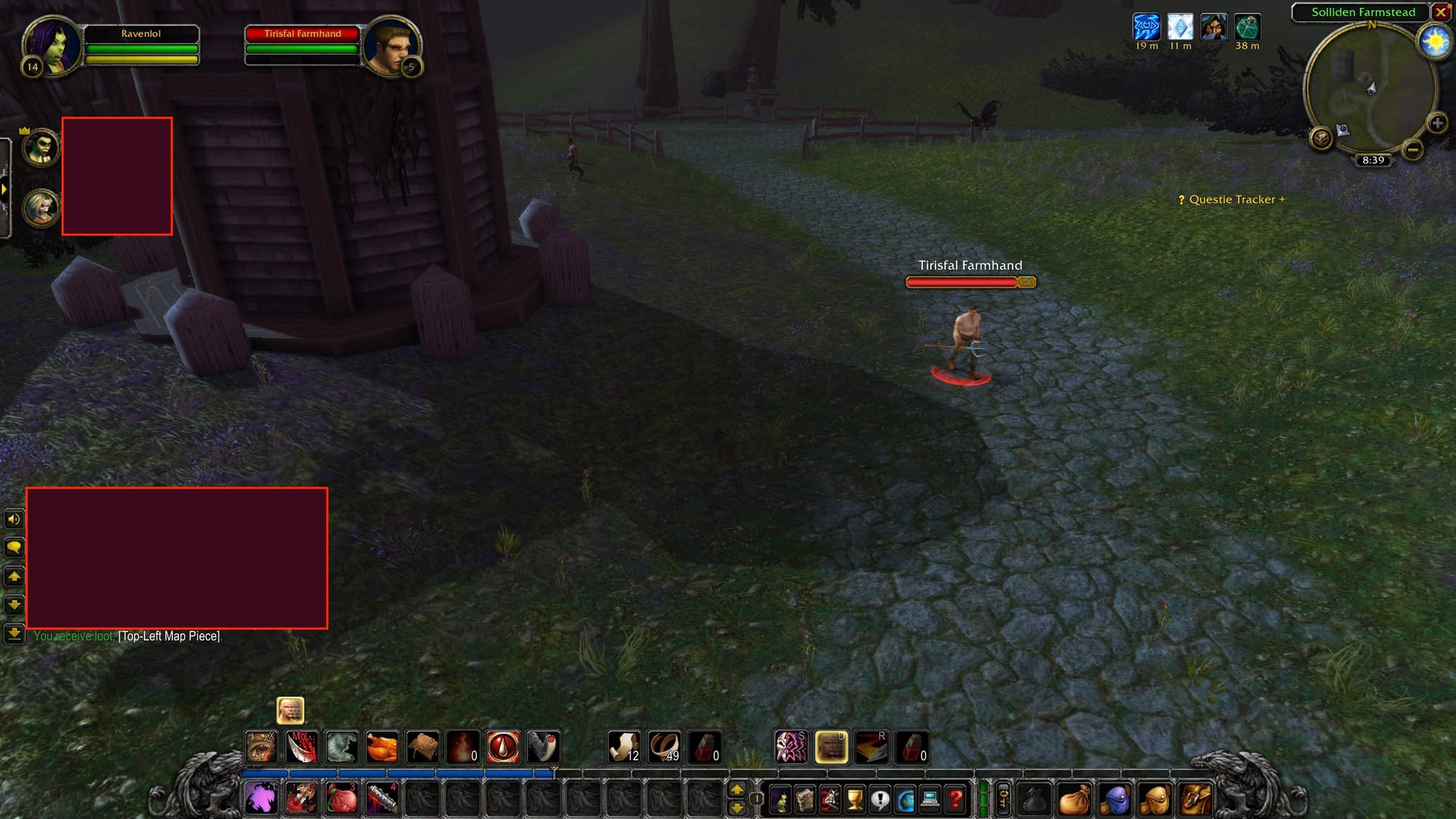Use the roast chicken food item

(x=381, y=747)
